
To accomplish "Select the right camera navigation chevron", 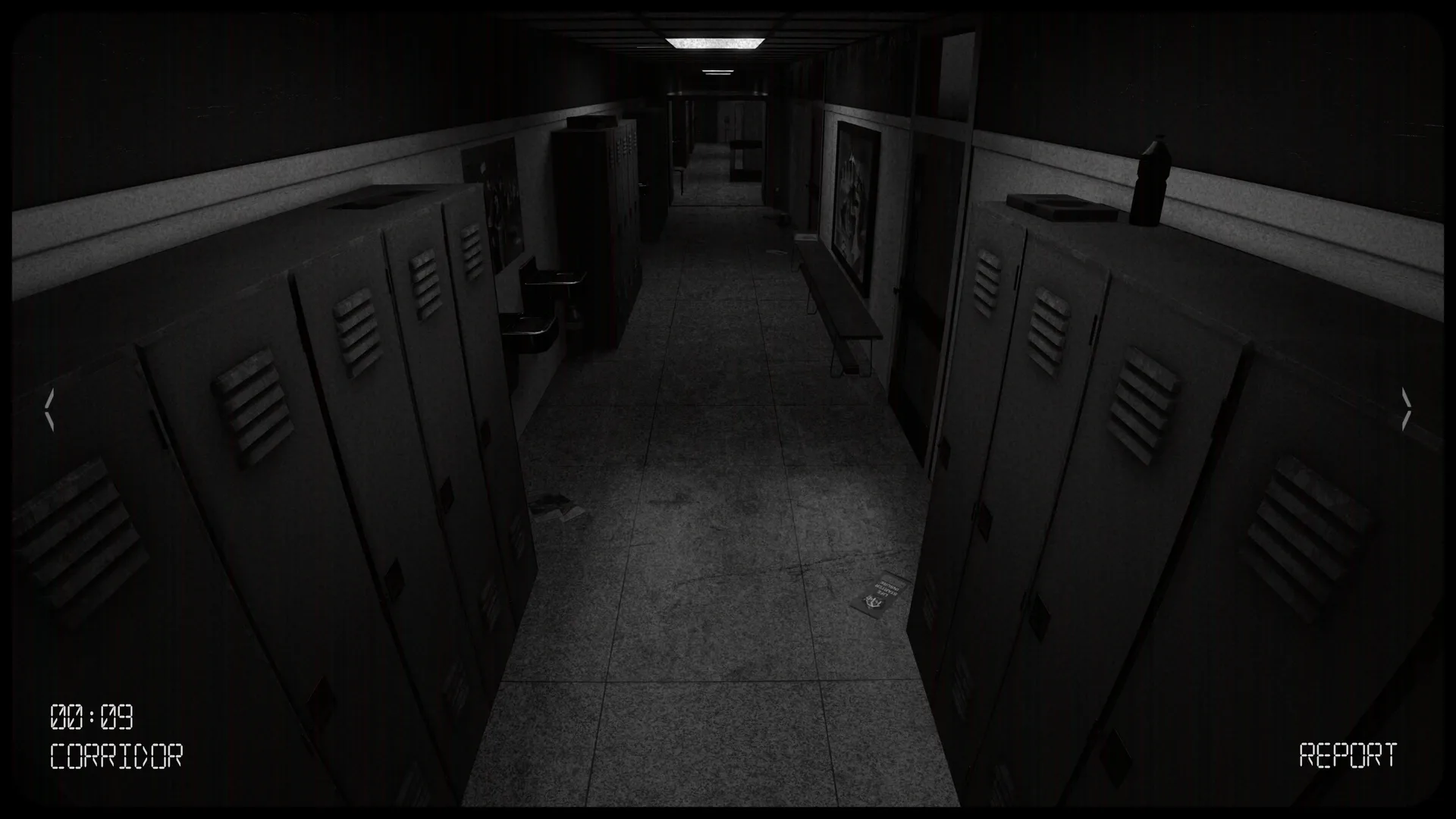I will pos(1407,409).
